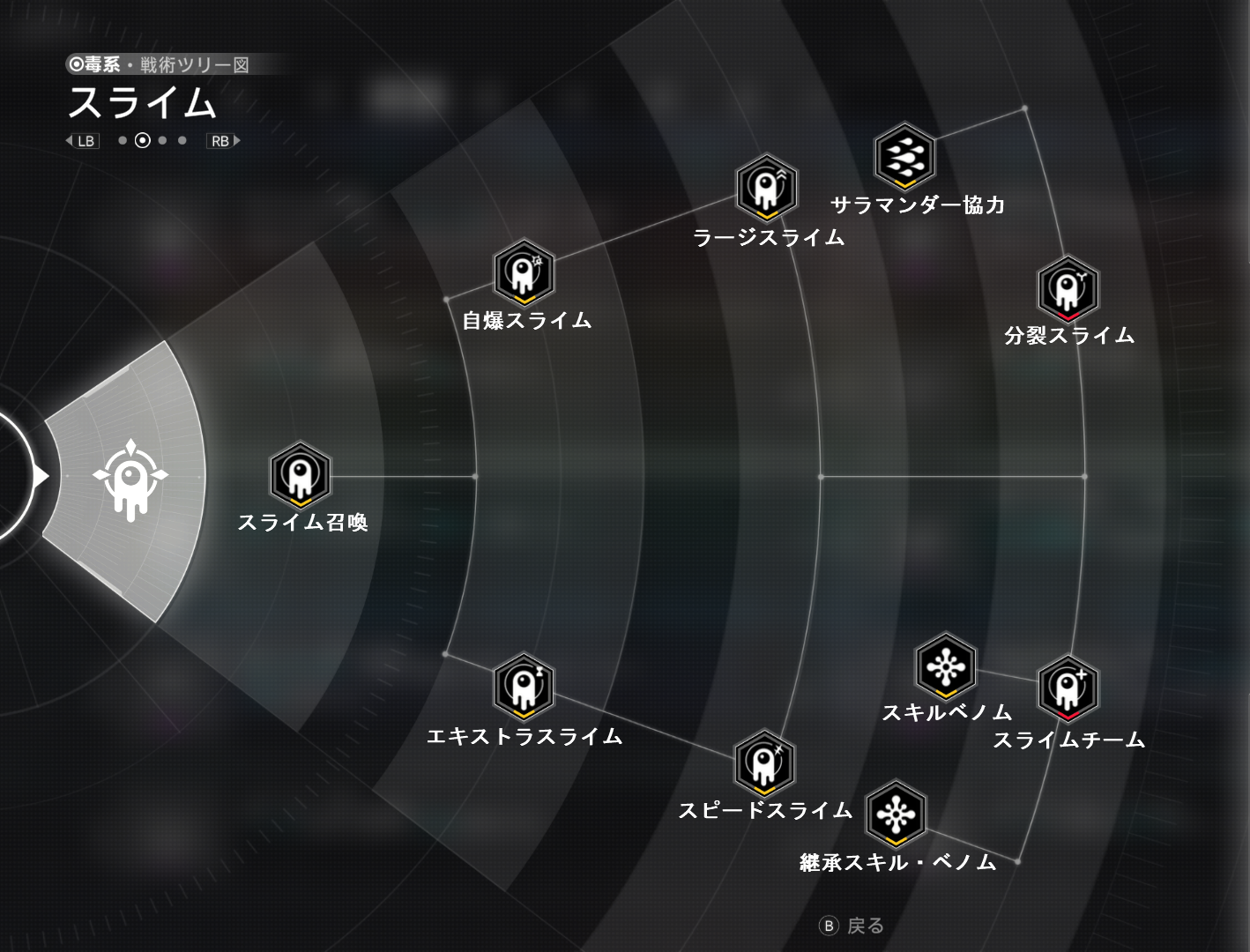Select the スピードスライム skill node
Screen dimensions: 1250x952
coord(764,762)
